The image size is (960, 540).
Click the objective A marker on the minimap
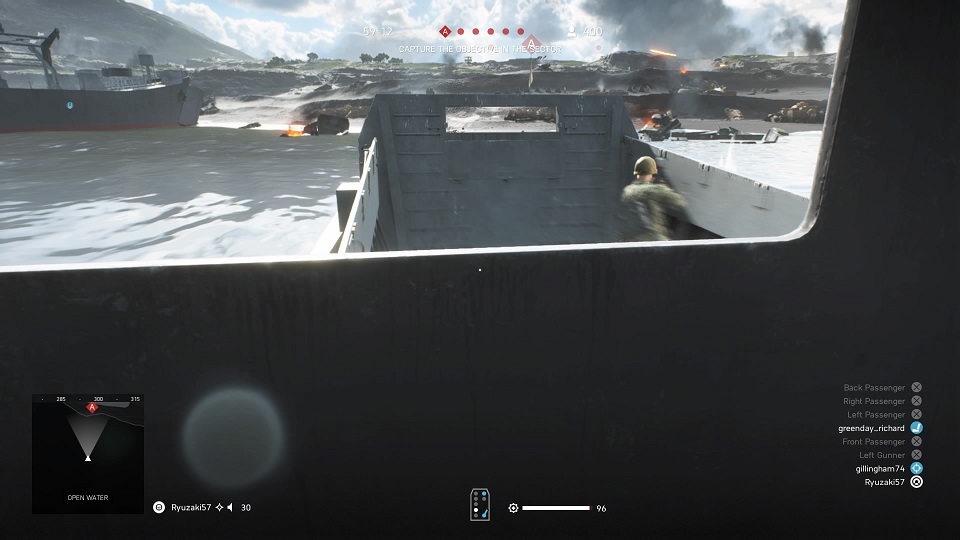[92, 408]
